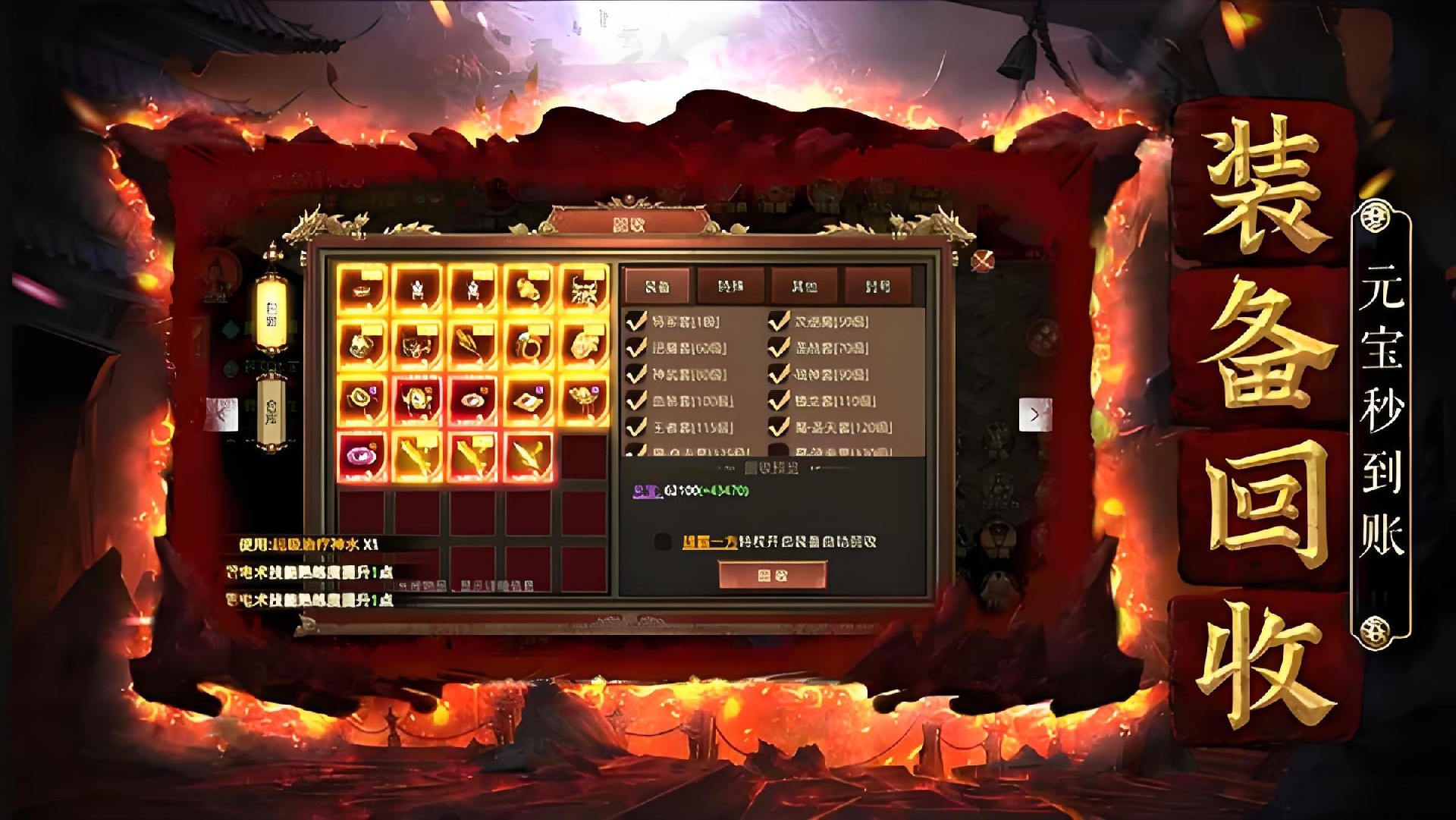Click the green profit value indicator bar
Screen dimensions: 1456x820
(x=723, y=491)
